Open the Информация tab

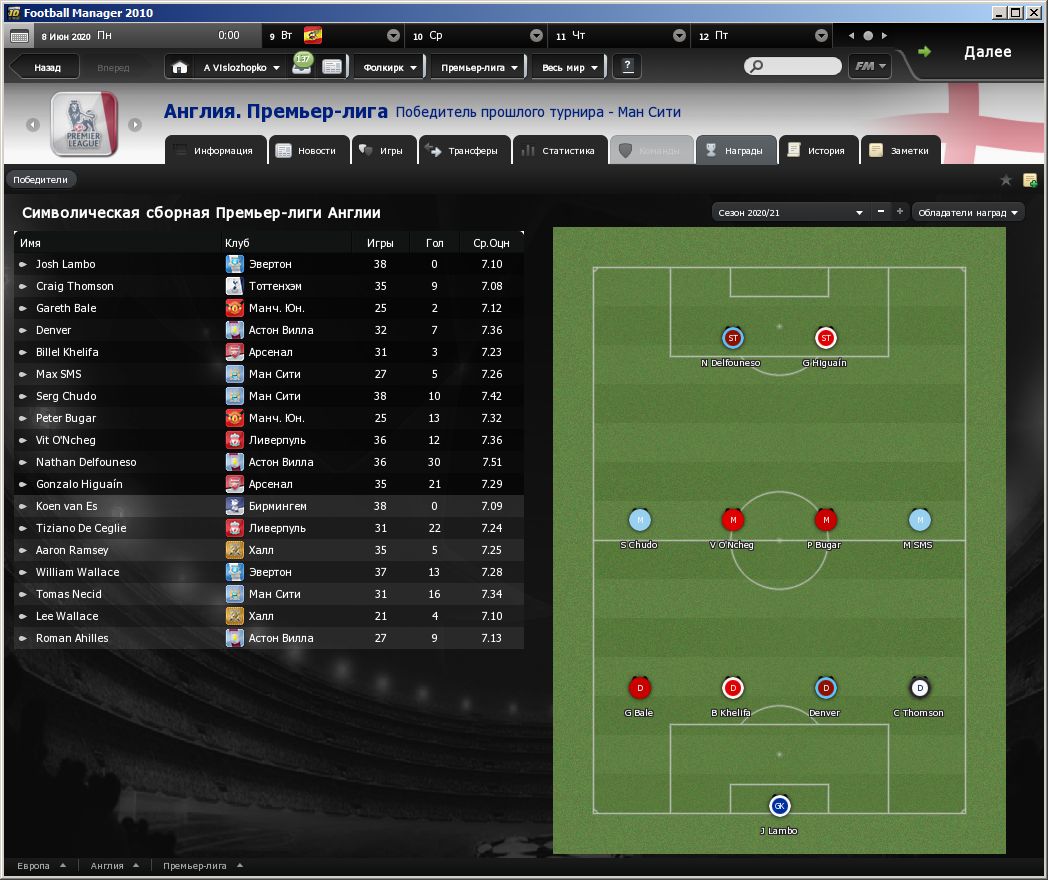pyautogui.click(x=214, y=151)
